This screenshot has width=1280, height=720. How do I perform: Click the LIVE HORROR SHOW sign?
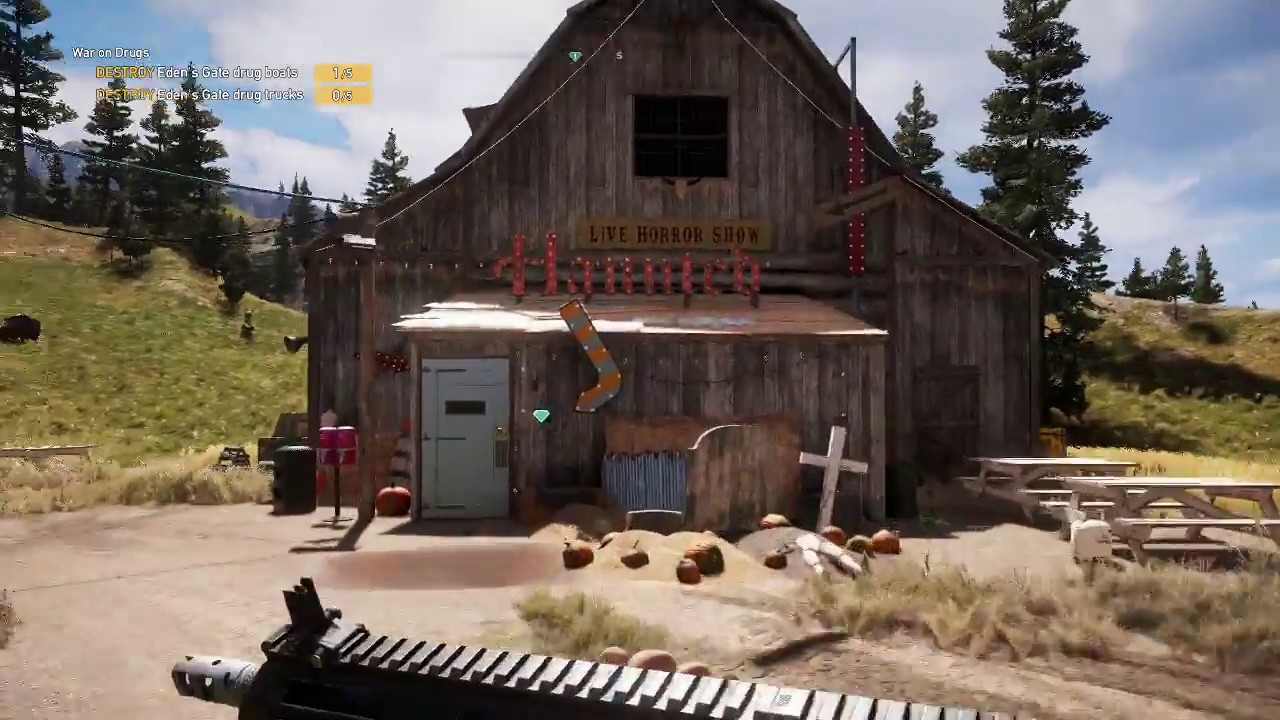(x=675, y=235)
